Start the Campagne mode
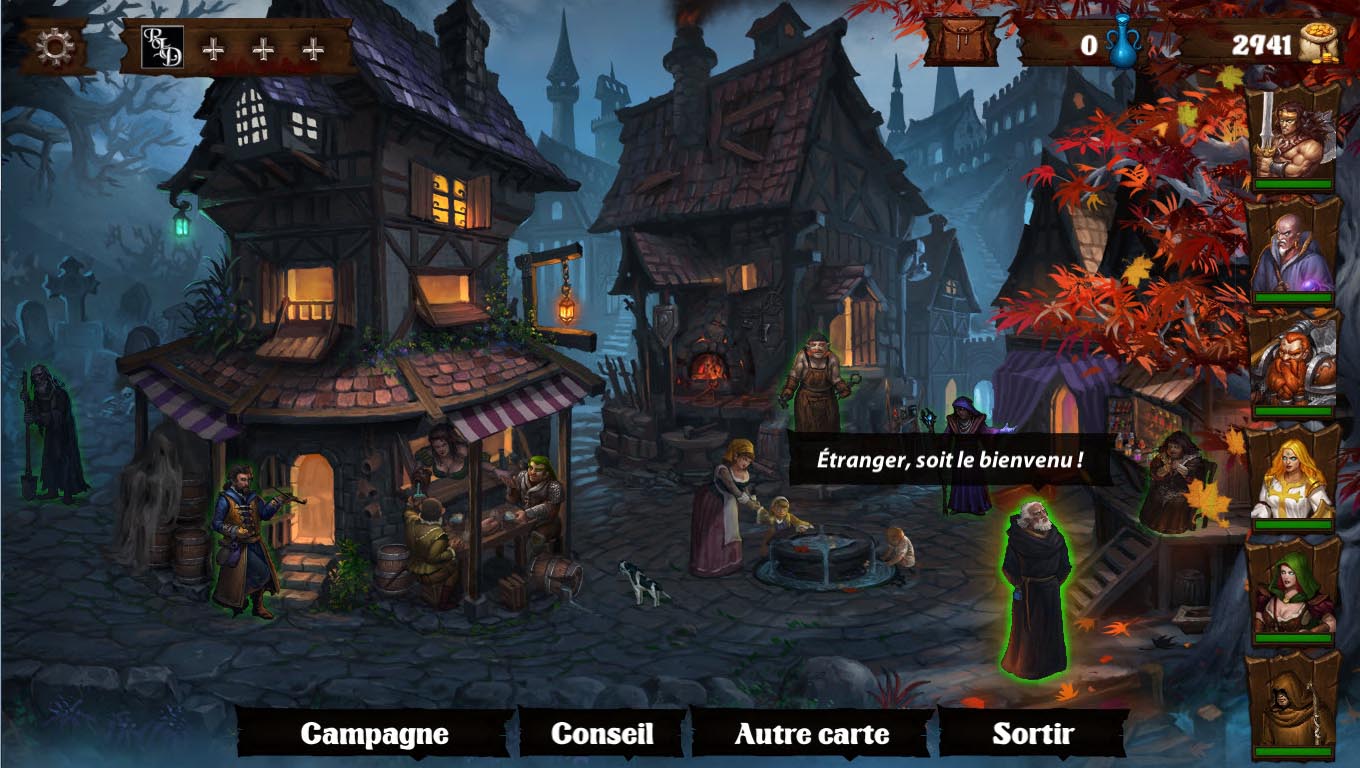 point(374,734)
